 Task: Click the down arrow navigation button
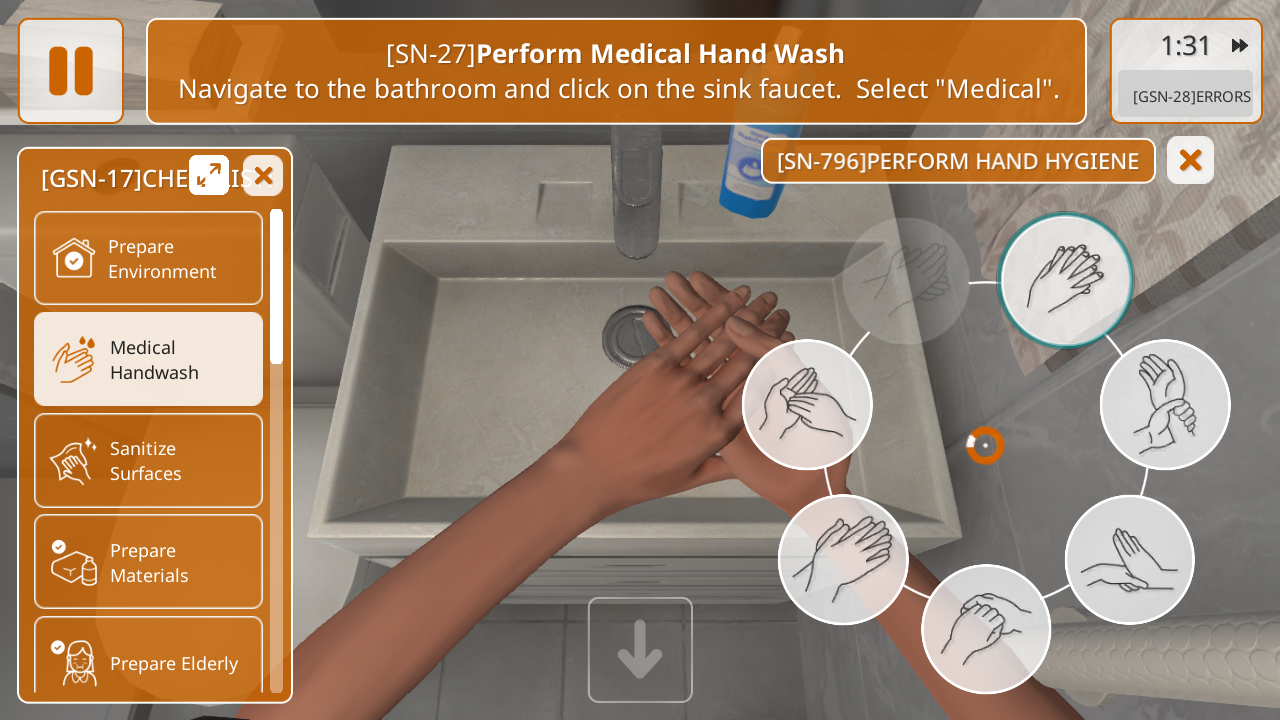(640, 650)
